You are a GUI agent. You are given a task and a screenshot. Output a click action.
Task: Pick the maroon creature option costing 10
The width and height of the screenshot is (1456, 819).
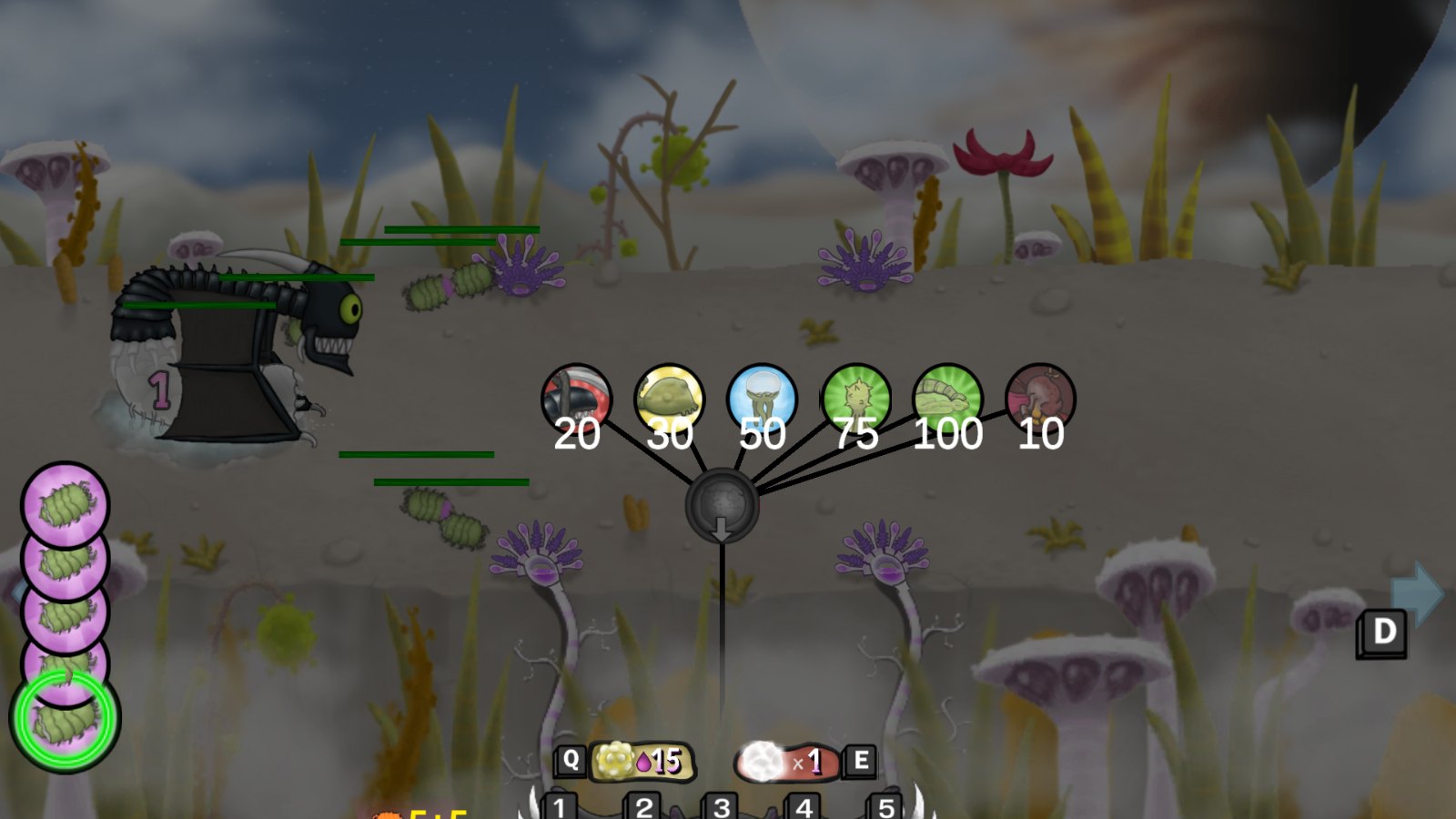(x=1040, y=399)
